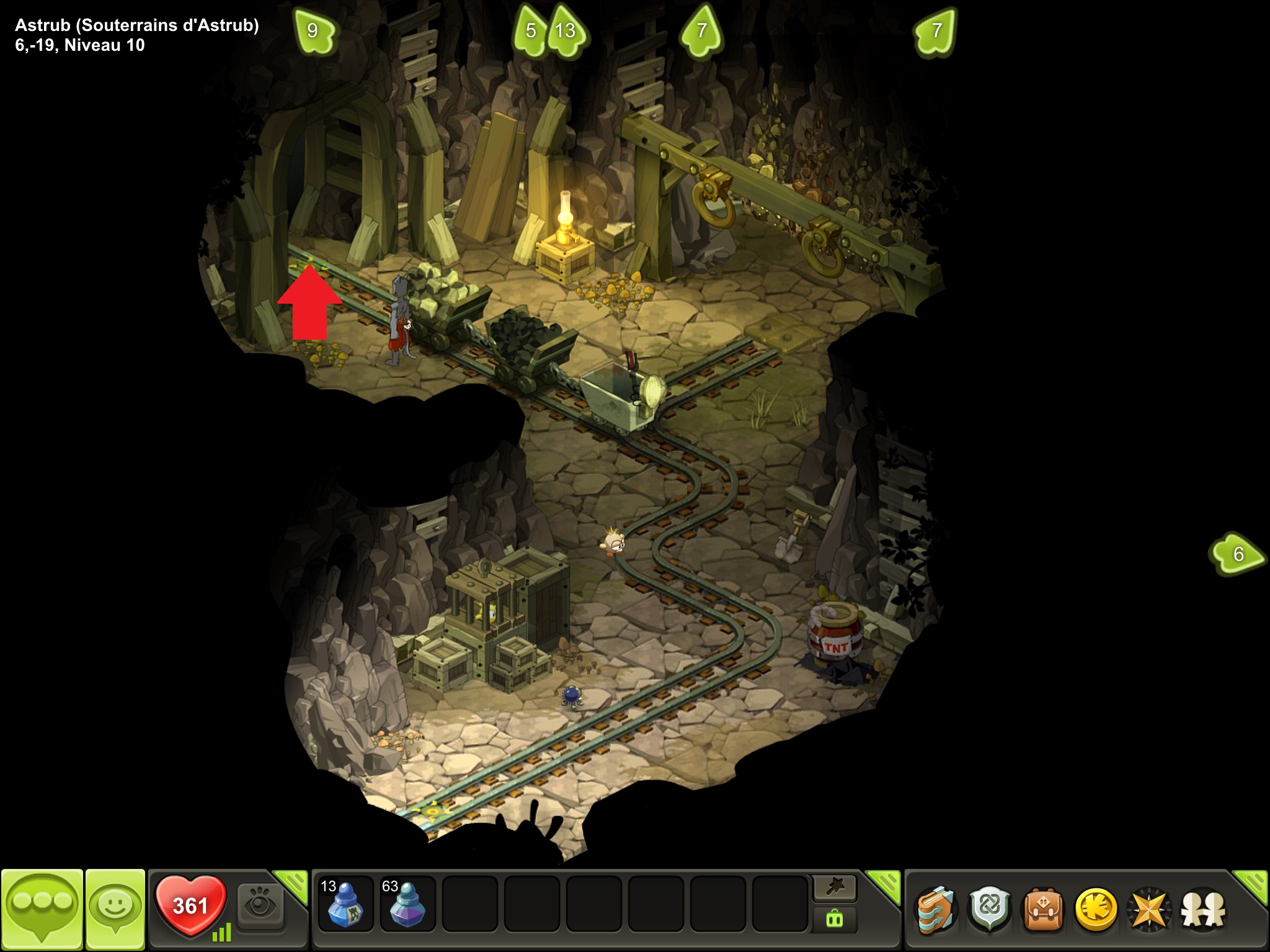
Task: Use the blue castle potion slot
Action: tap(345, 904)
